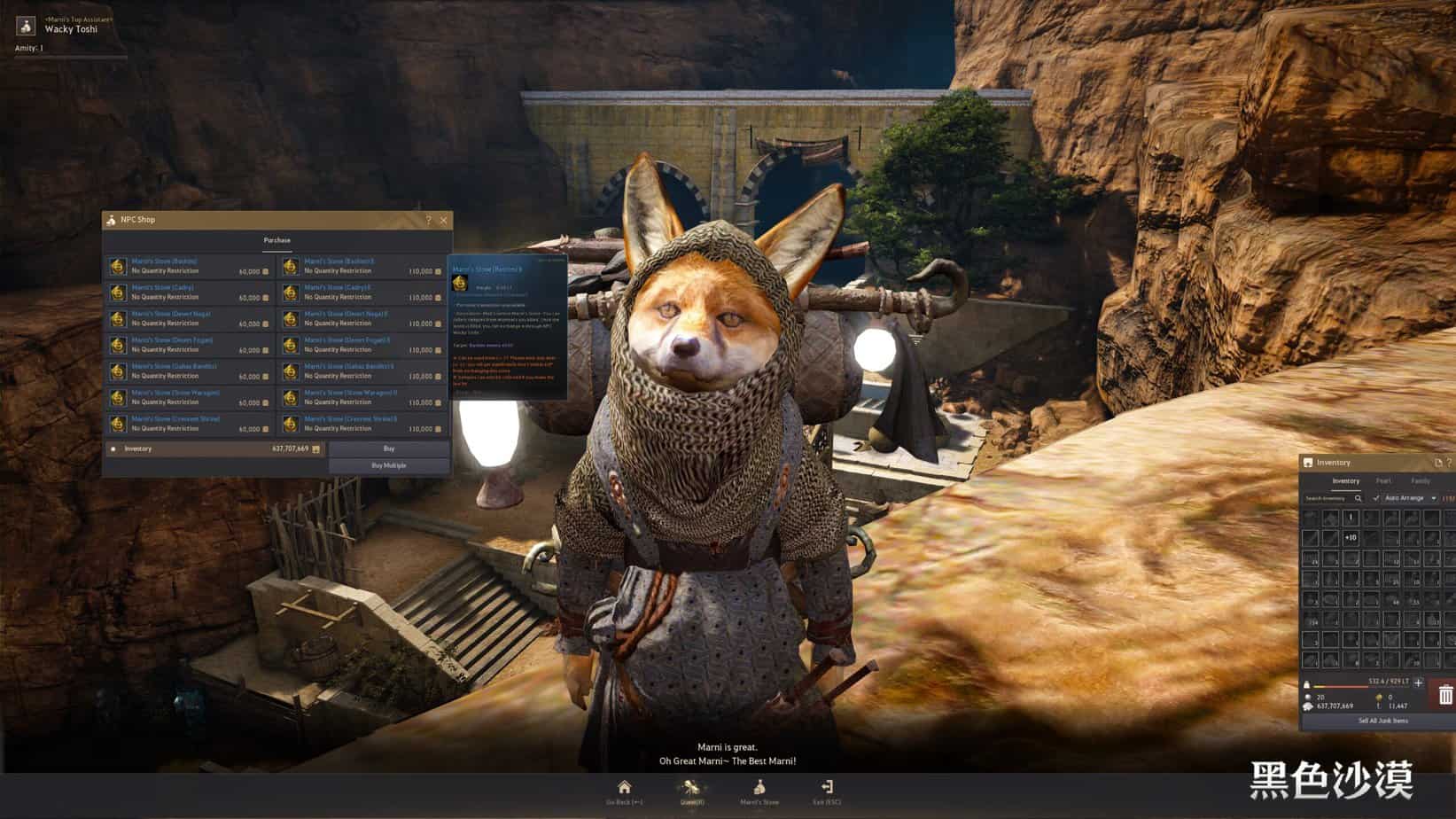Open the Marni's Stone dialogue option
The height and width of the screenshot is (819, 1456).
click(759, 789)
